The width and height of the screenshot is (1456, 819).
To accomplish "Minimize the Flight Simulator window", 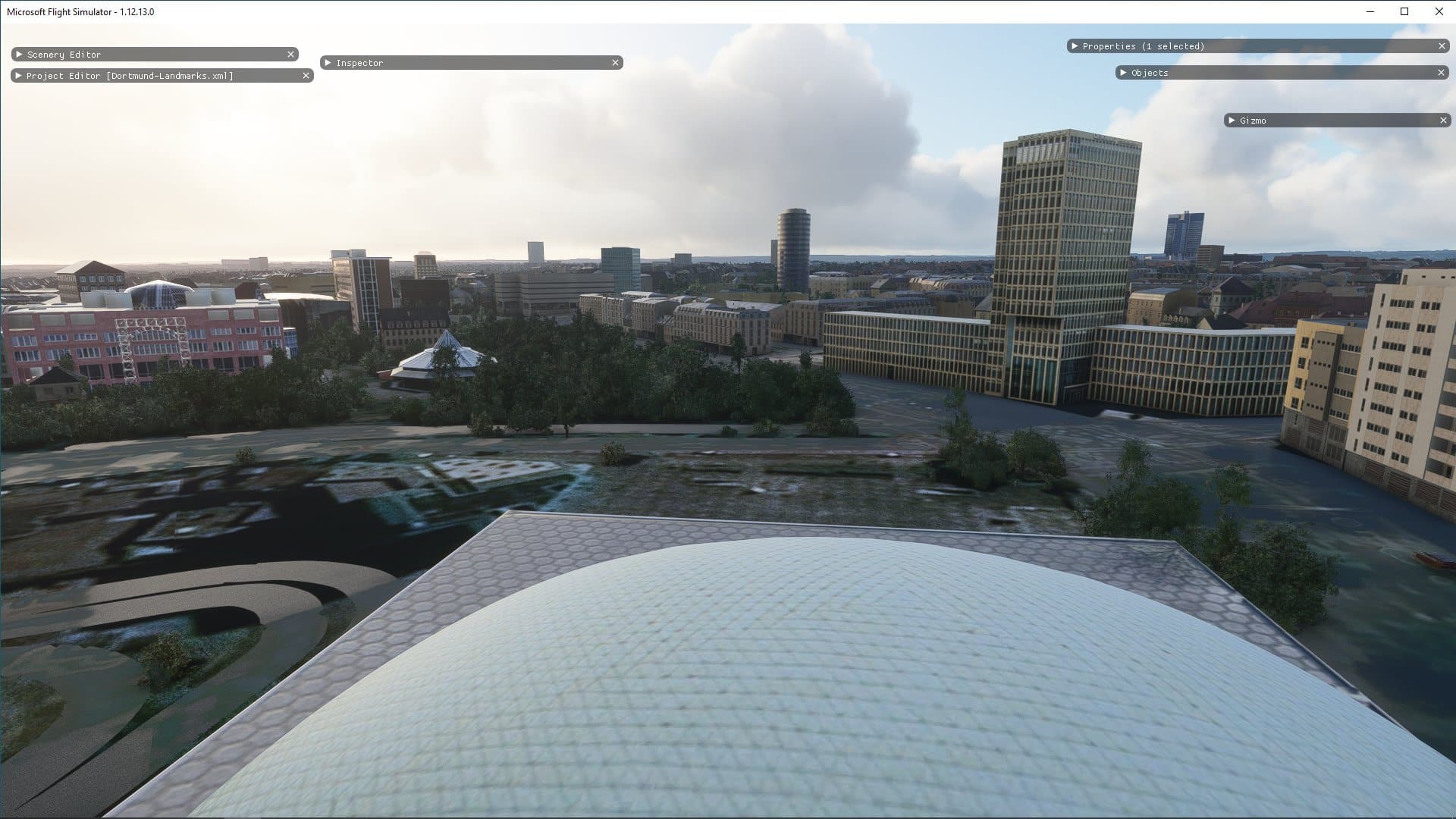I will pos(1370,11).
